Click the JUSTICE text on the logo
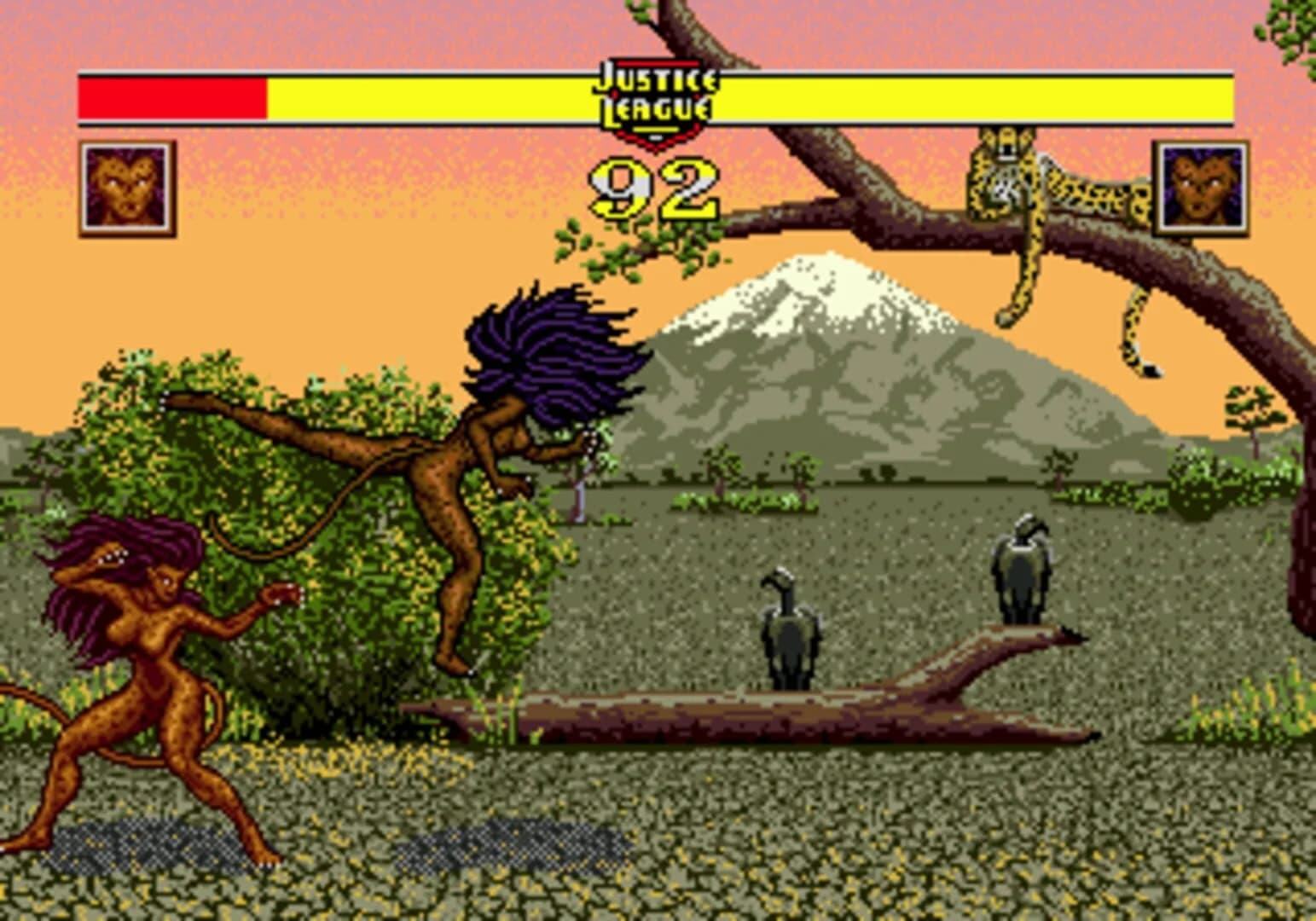 pyautogui.click(x=653, y=78)
